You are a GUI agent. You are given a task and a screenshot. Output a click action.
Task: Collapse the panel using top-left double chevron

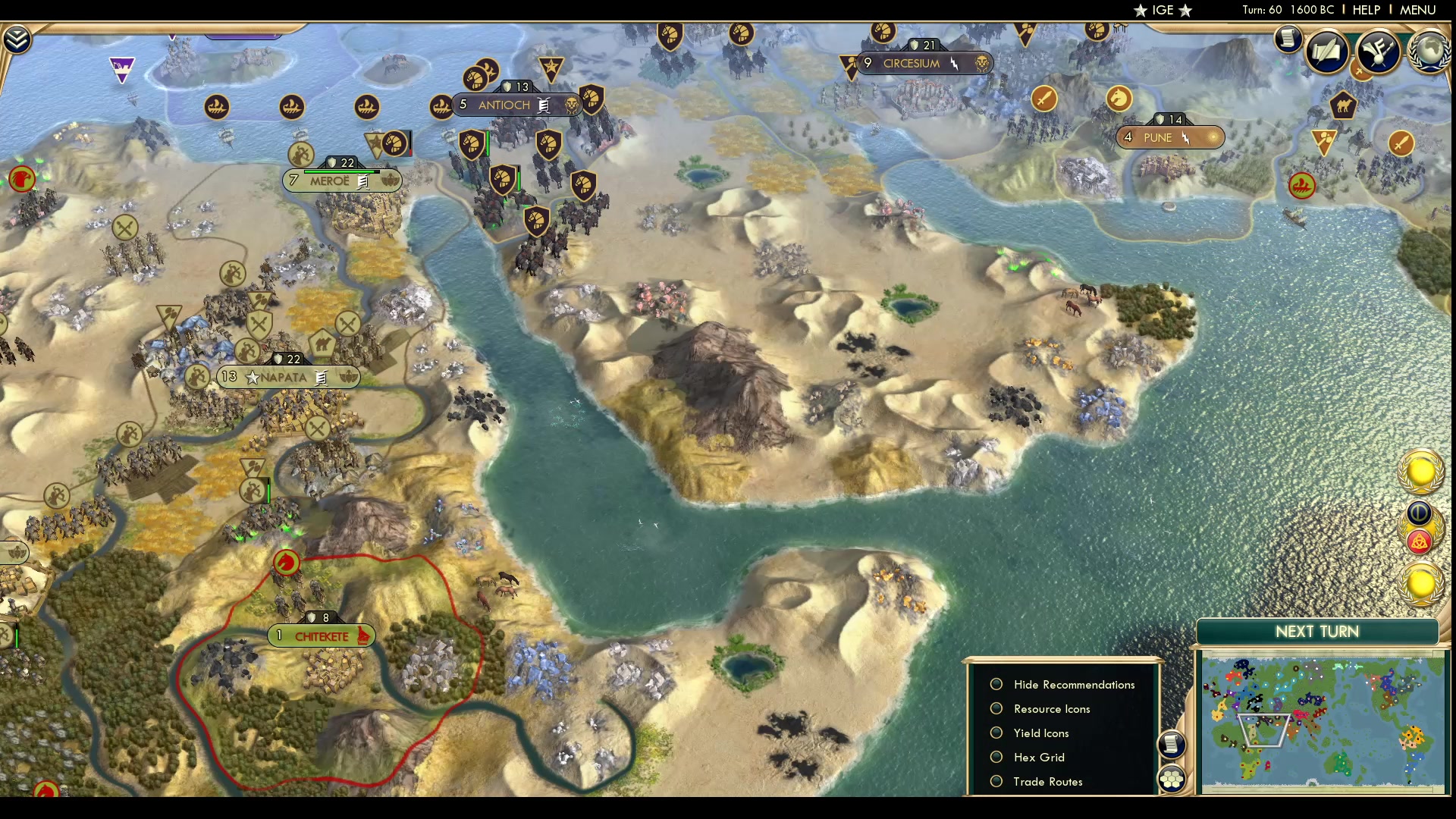point(16,37)
